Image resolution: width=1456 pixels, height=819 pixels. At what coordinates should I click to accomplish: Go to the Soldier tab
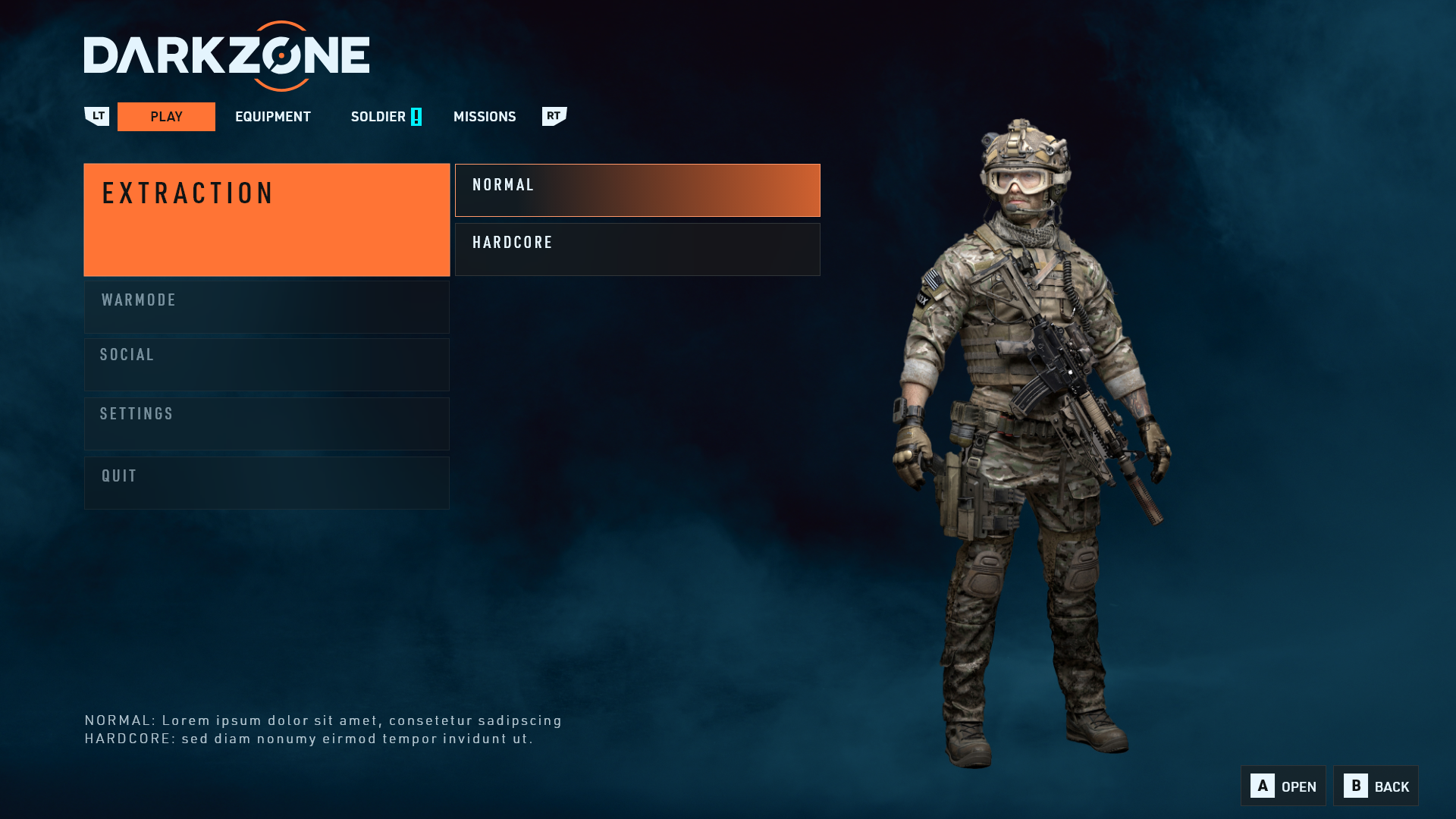(378, 117)
